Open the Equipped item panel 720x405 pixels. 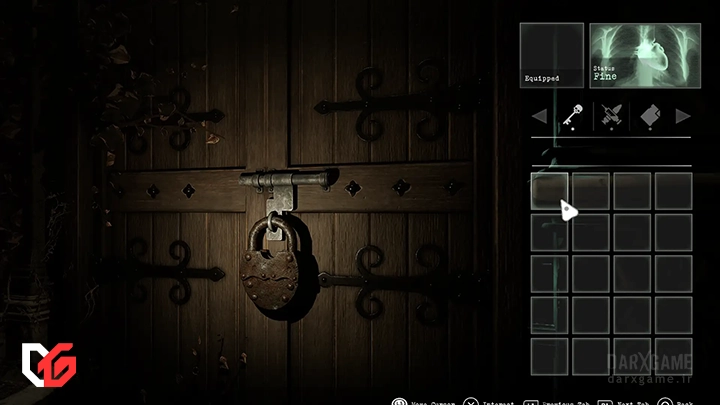click(x=551, y=54)
